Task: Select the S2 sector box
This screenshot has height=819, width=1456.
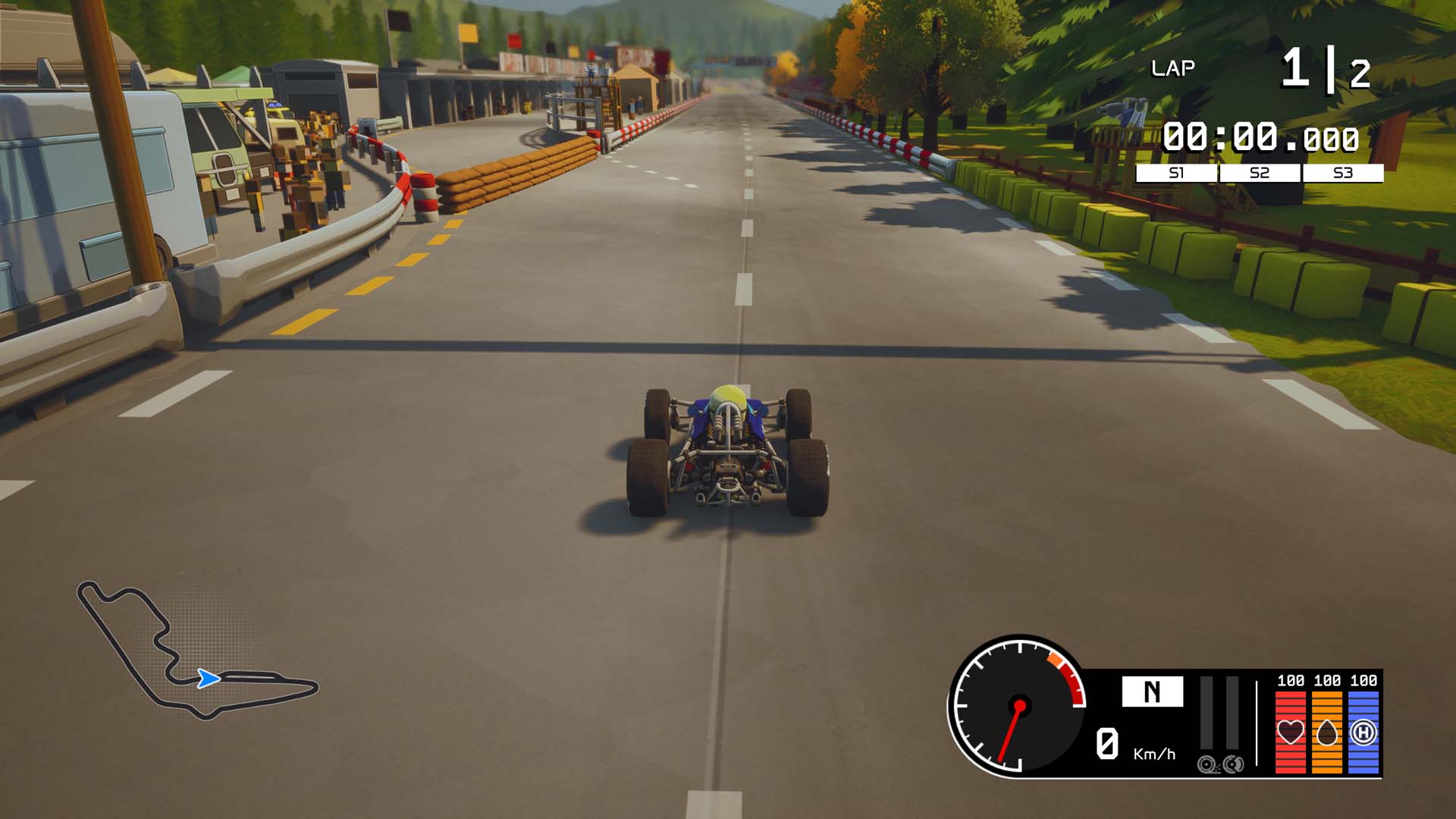Action: [x=1260, y=173]
